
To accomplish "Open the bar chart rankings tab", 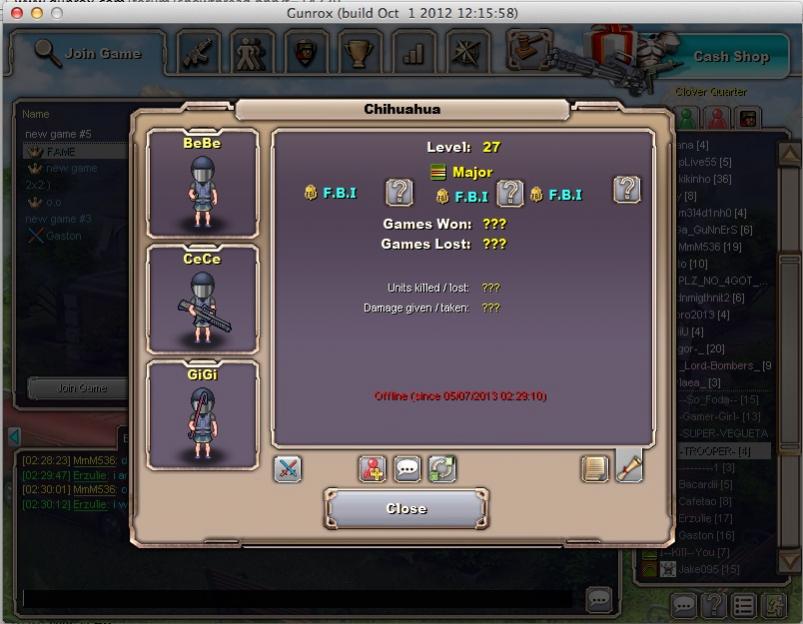I will [x=413, y=53].
